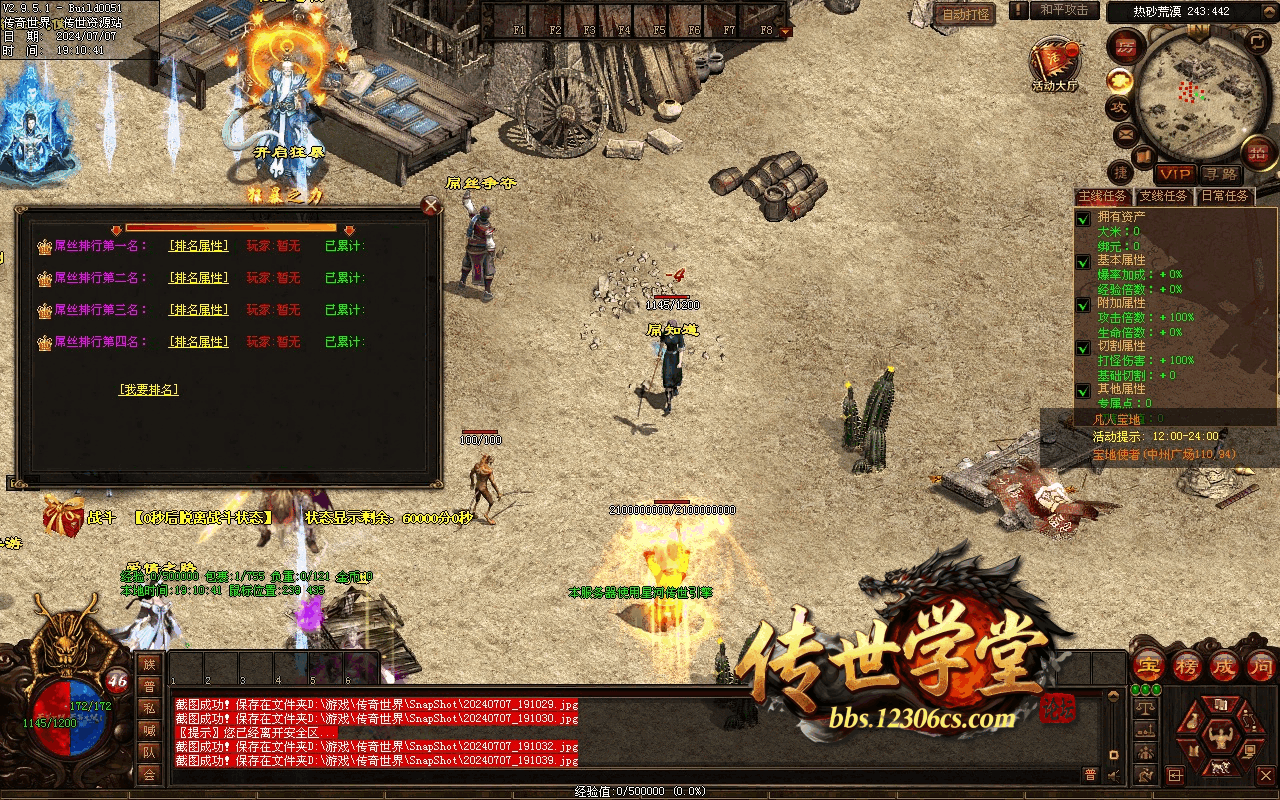Click the 拍 auction button by minimap
The height and width of the screenshot is (800, 1280).
[x=1259, y=151]
